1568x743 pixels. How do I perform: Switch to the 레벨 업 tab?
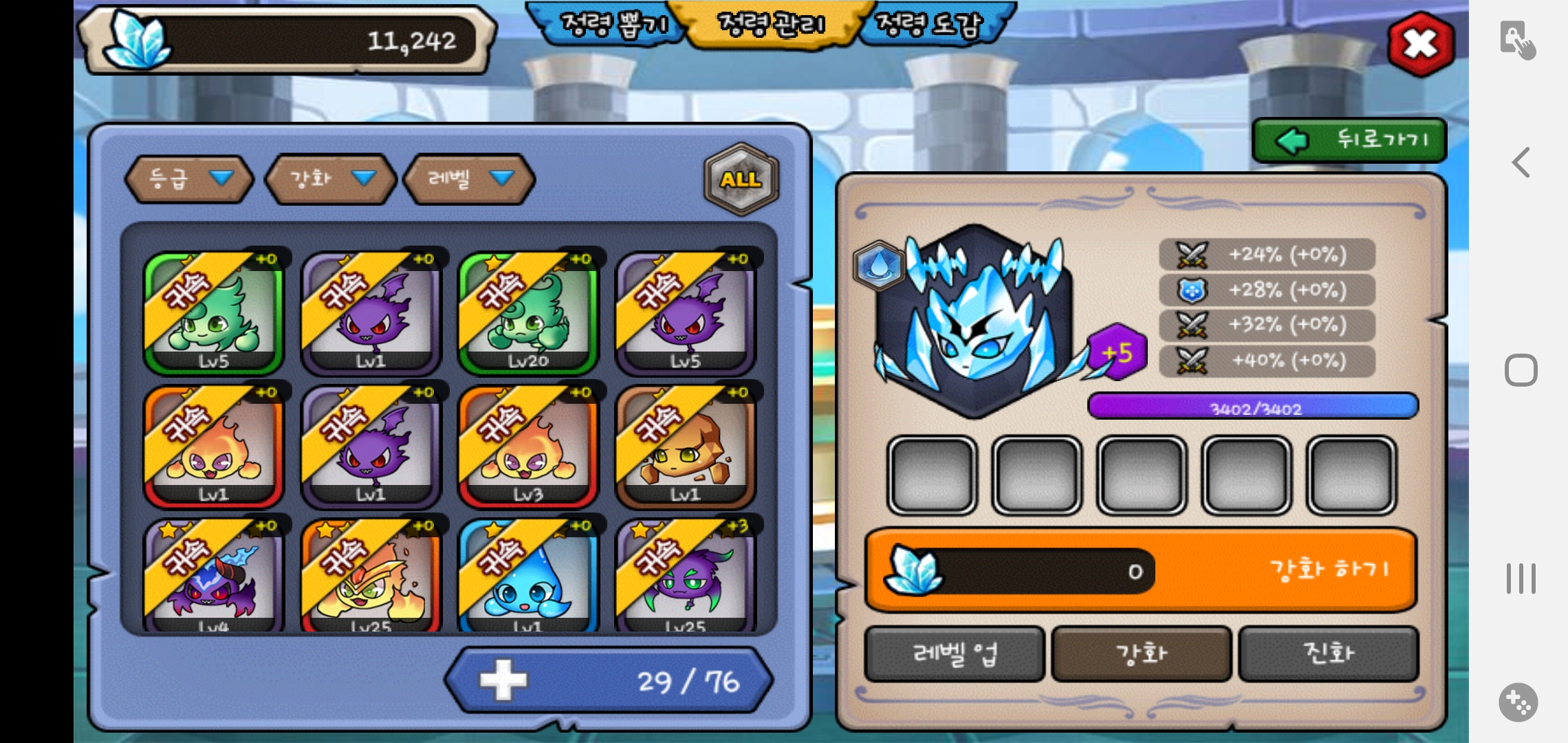955,654
